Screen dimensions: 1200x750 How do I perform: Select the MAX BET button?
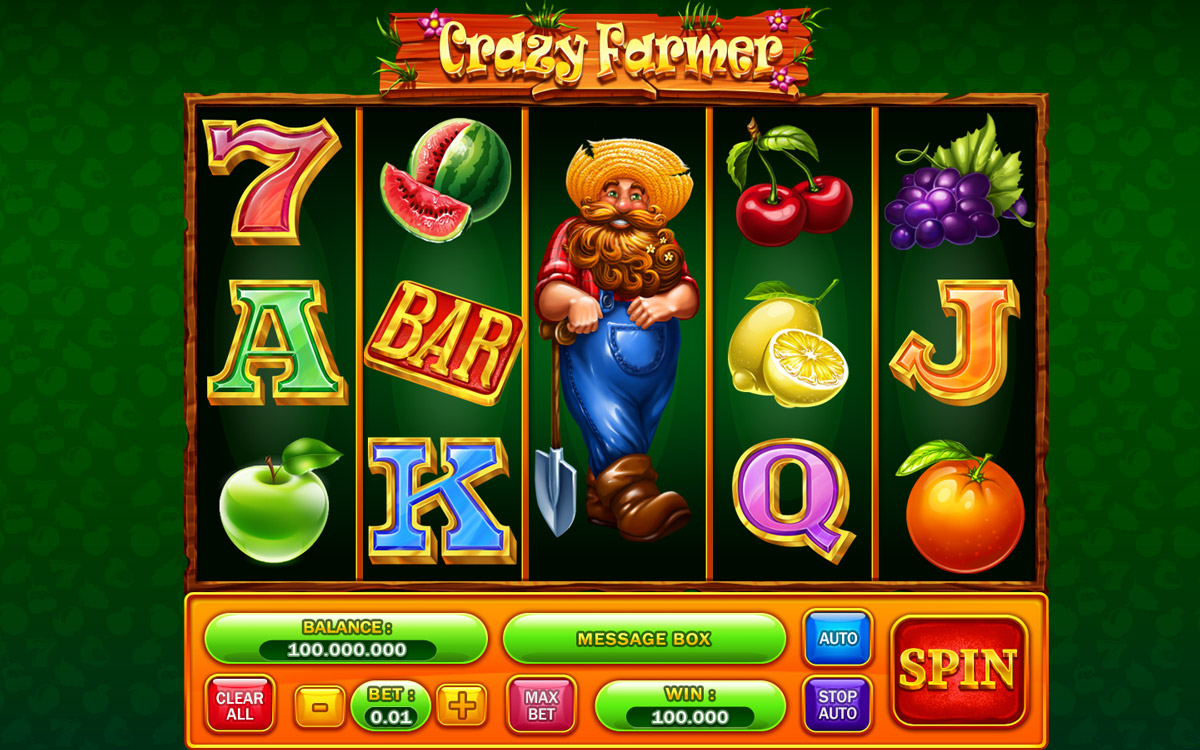click(x=541, y=705)
